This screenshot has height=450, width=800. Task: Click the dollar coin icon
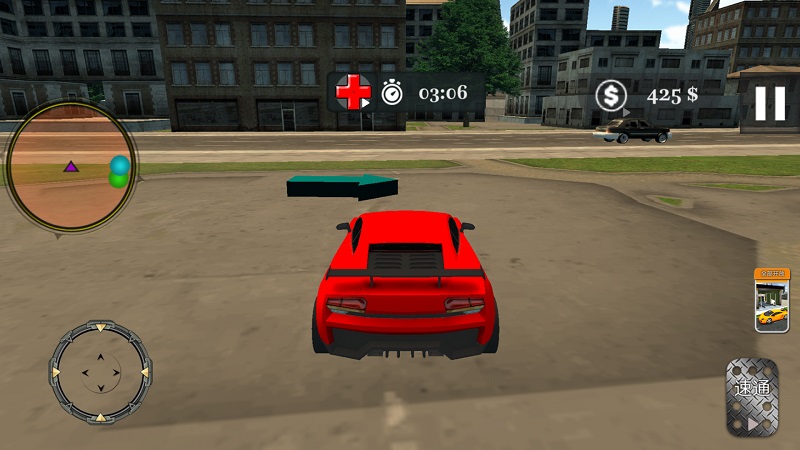coord(609,95)
